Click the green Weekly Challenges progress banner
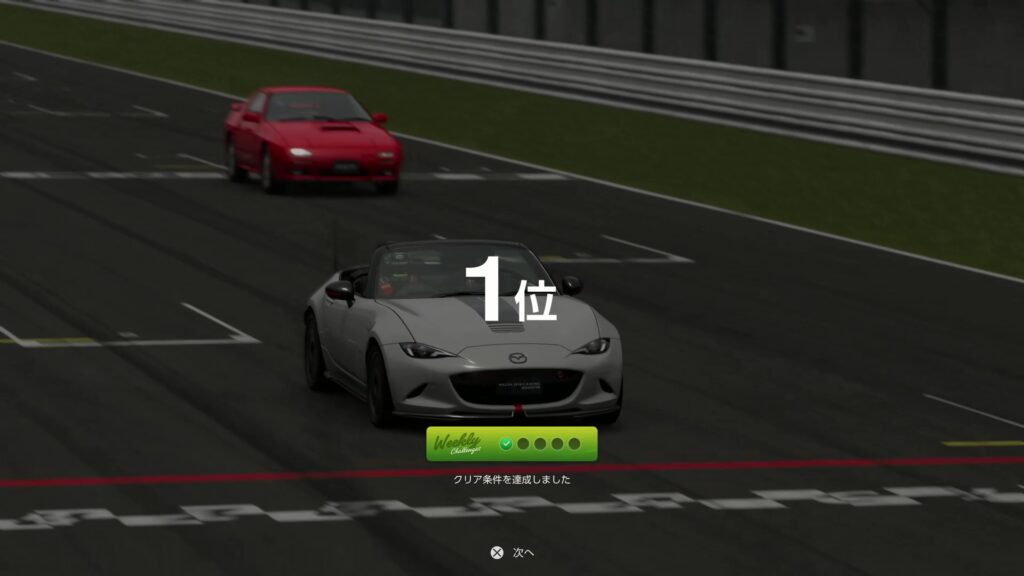Viewport: 1024px width, 576px height. 511,444
